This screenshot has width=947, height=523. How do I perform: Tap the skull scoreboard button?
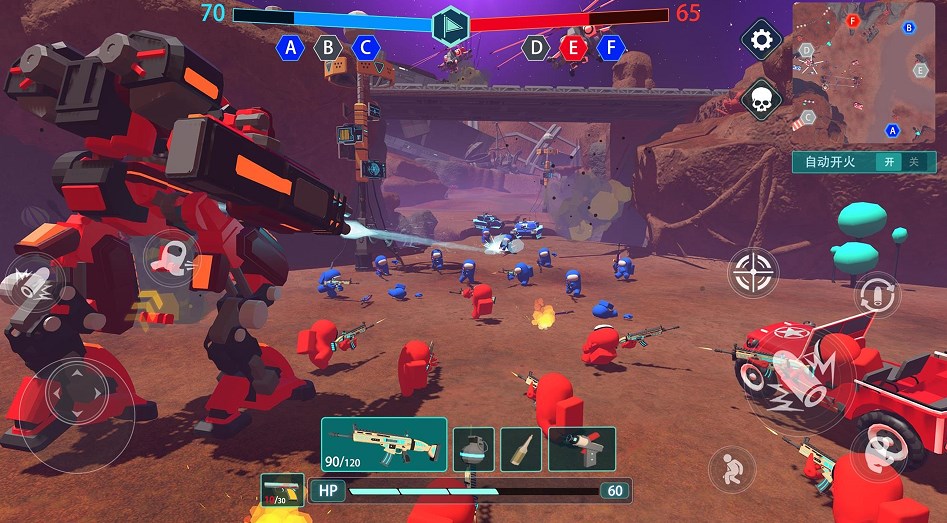(761, 99)
